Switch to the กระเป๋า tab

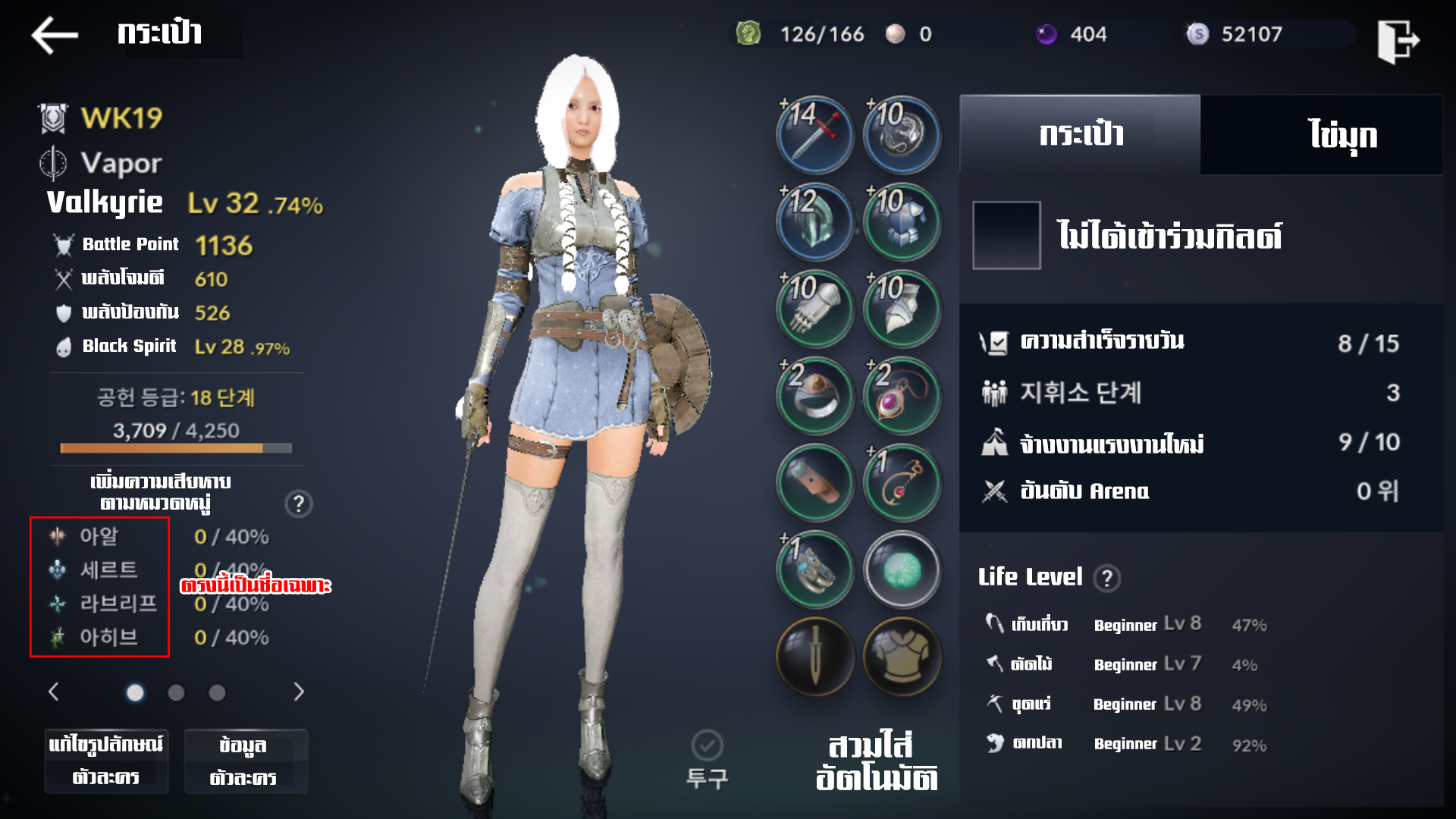[1080, 135]
